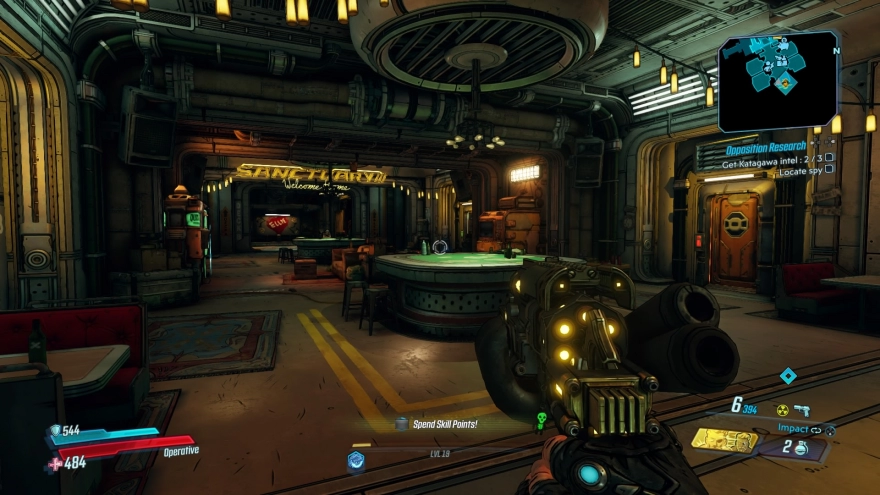Click the Get Katagawa intel objective checkbox
Image resolution: width=880 pixels, height=495 pixels.
tap(829, 158)
